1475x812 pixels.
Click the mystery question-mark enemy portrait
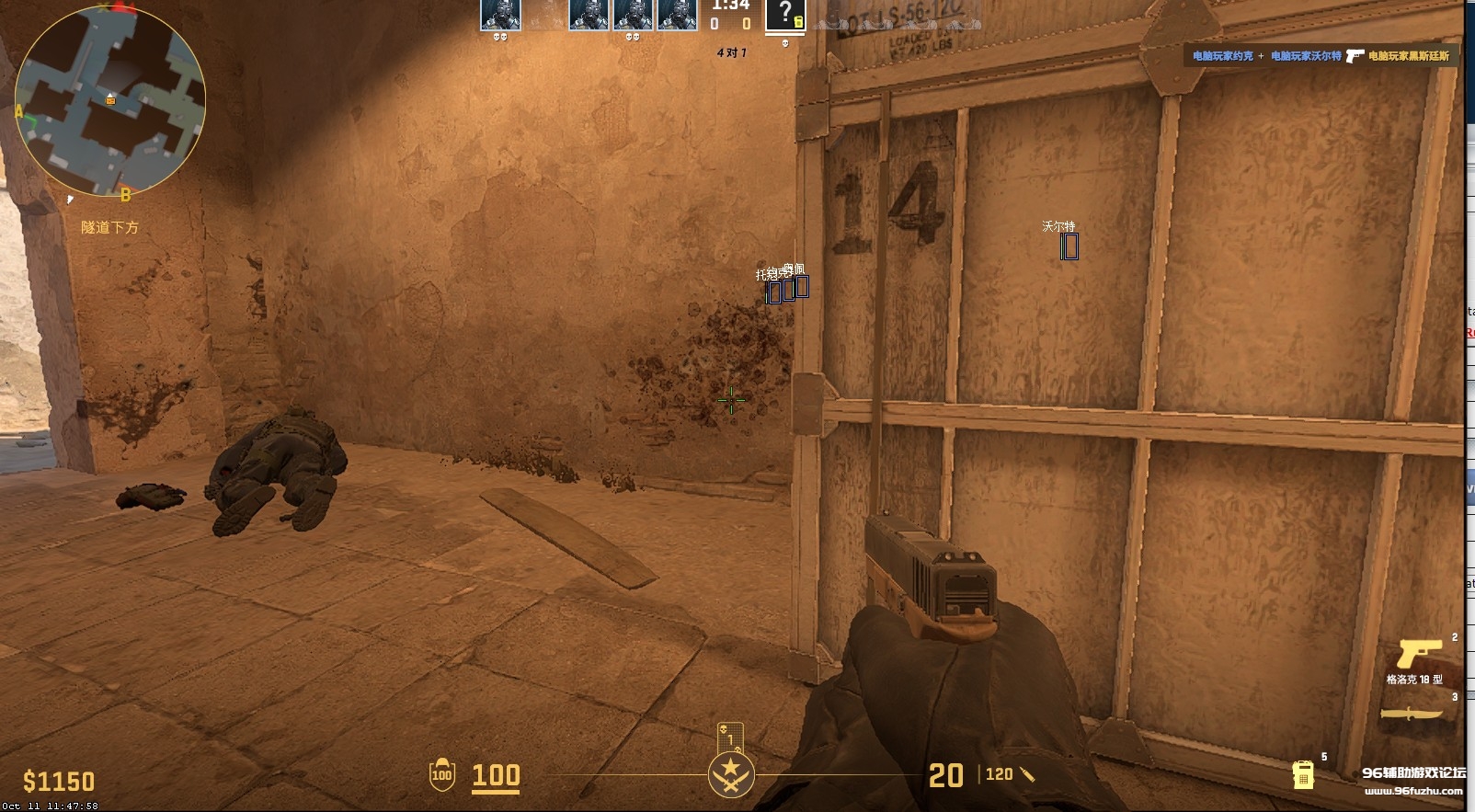(x=784, y=12)
